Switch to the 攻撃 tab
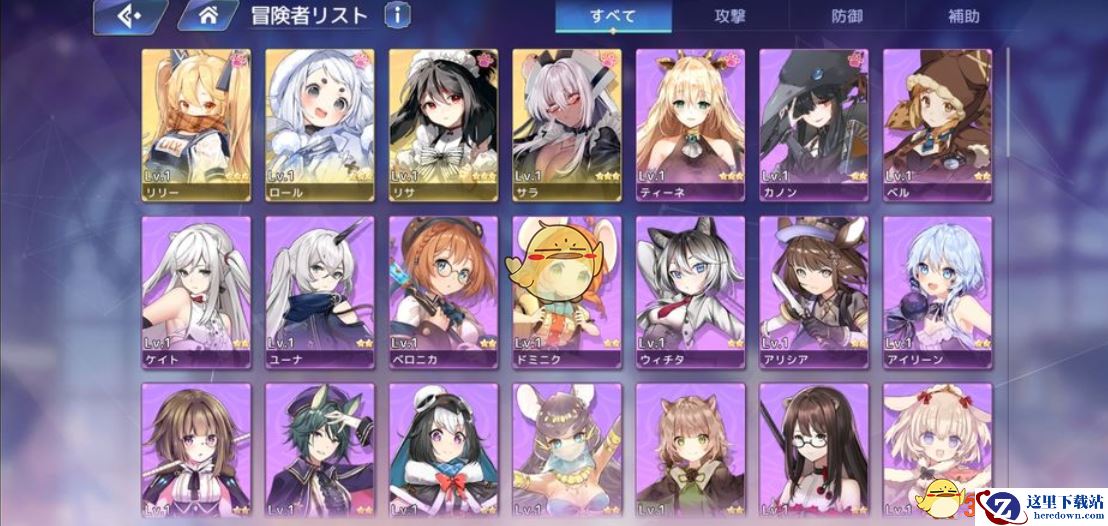 730,16
